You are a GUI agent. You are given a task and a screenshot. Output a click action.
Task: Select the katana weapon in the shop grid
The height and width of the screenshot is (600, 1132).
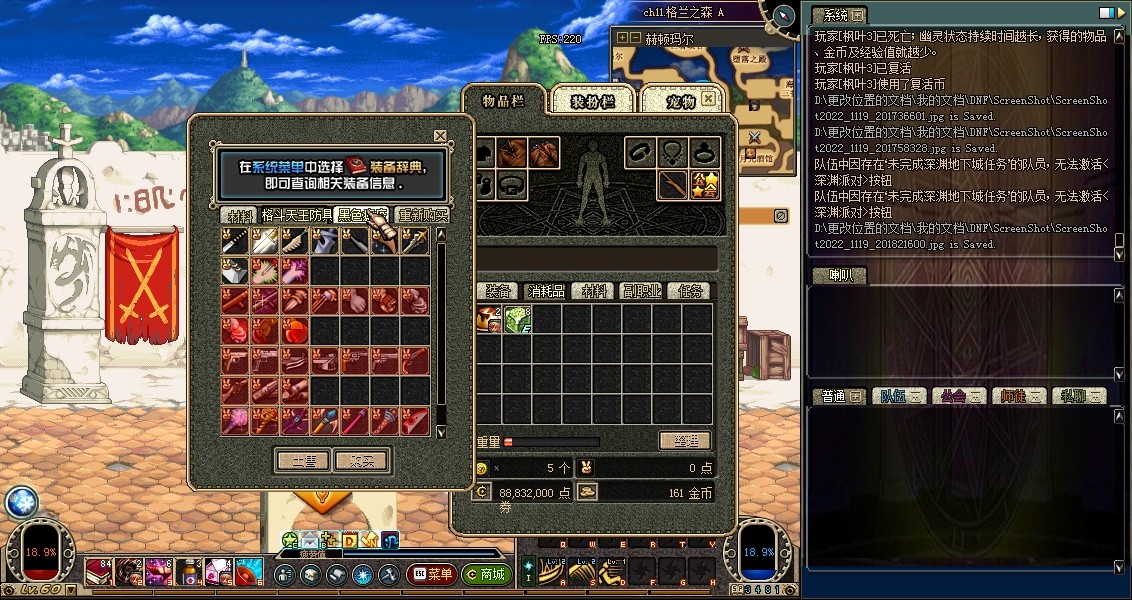pyautogui.click(x=236, y=241)
